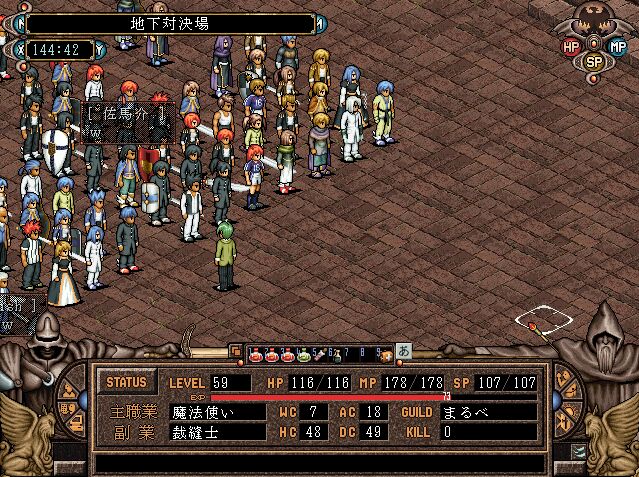Open the STATUS panel button
639x477 pixels.
click(x=126, y=382)
